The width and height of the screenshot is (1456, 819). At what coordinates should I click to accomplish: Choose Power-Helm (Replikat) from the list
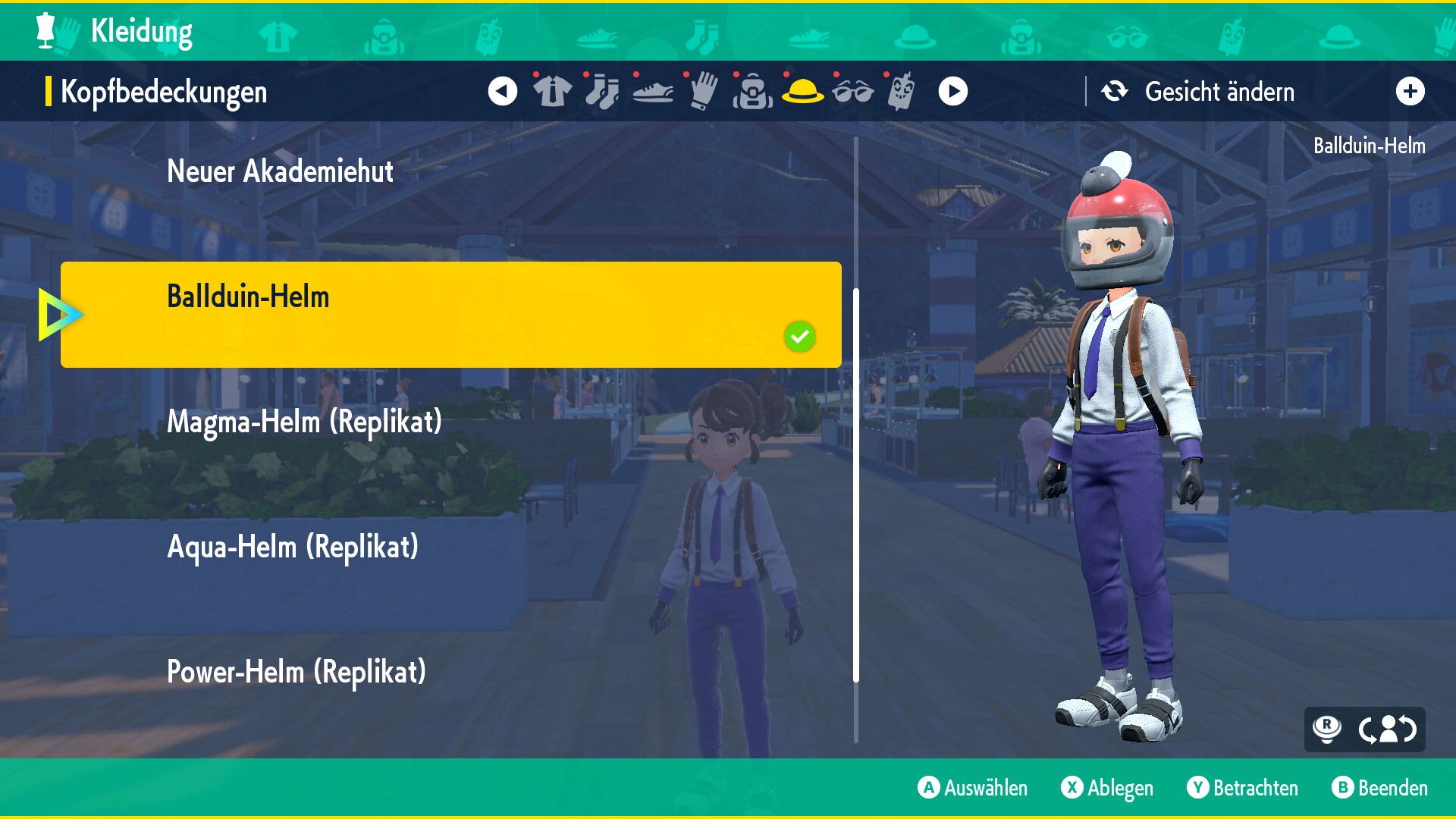coord(297,672)
